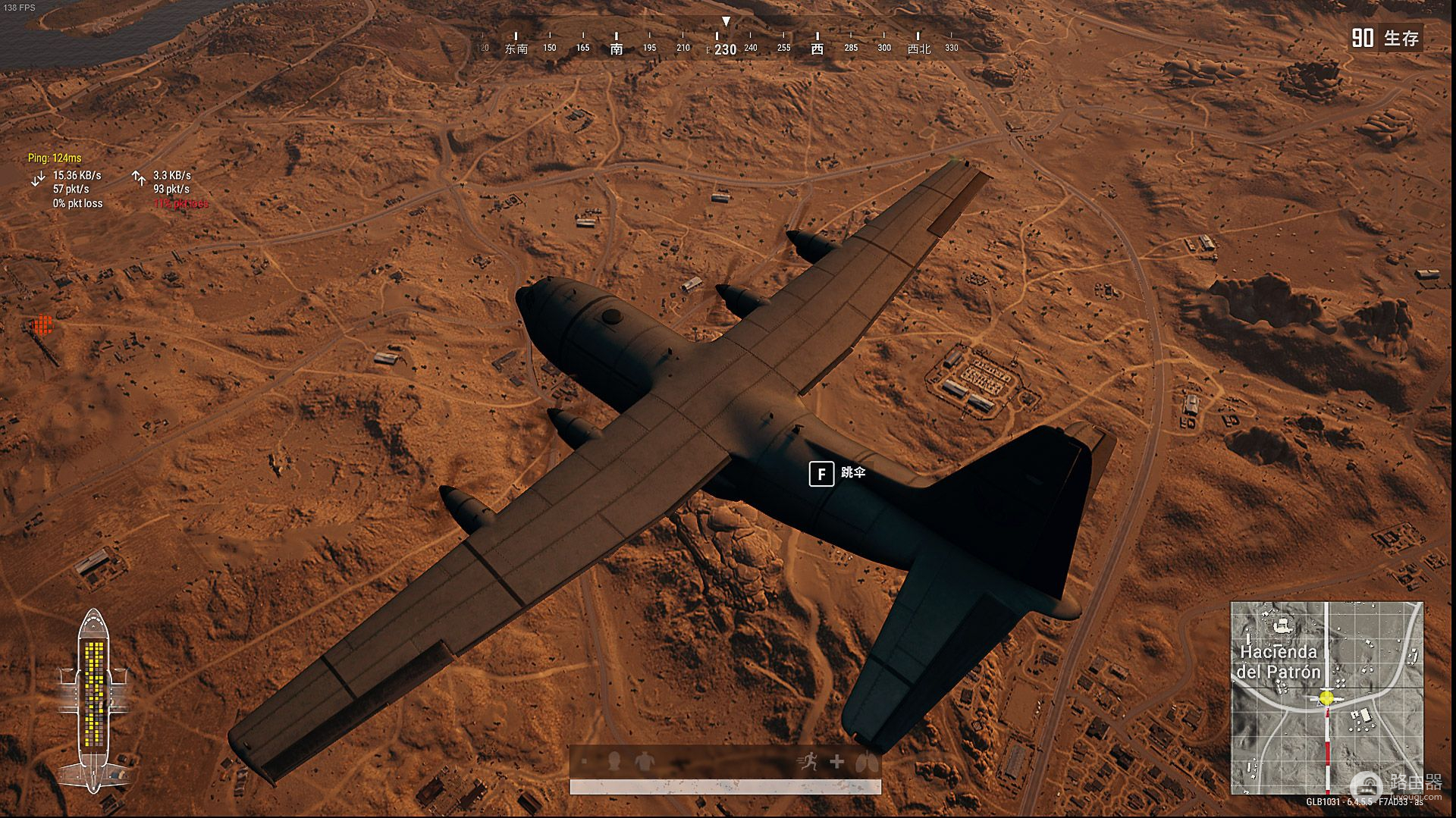This screenshot has height=818, width=1456.
Task: Click the compass heading strip
Action: (x=716, y=42)
